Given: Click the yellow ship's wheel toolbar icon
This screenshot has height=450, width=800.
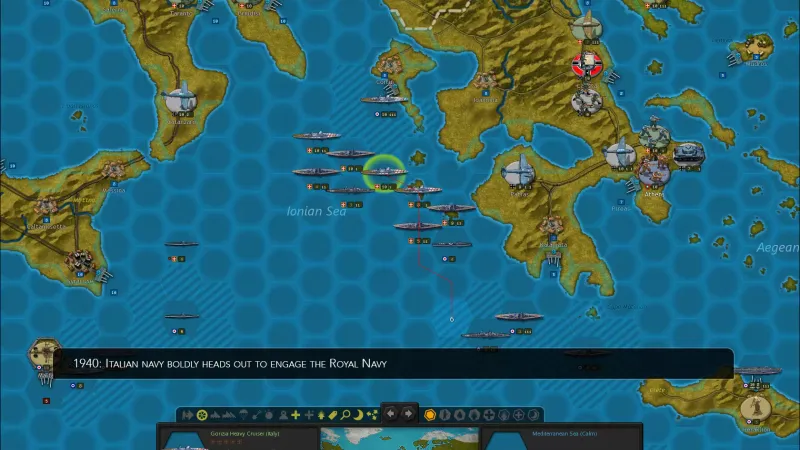Looking at the screenshot, I should 202,414.
